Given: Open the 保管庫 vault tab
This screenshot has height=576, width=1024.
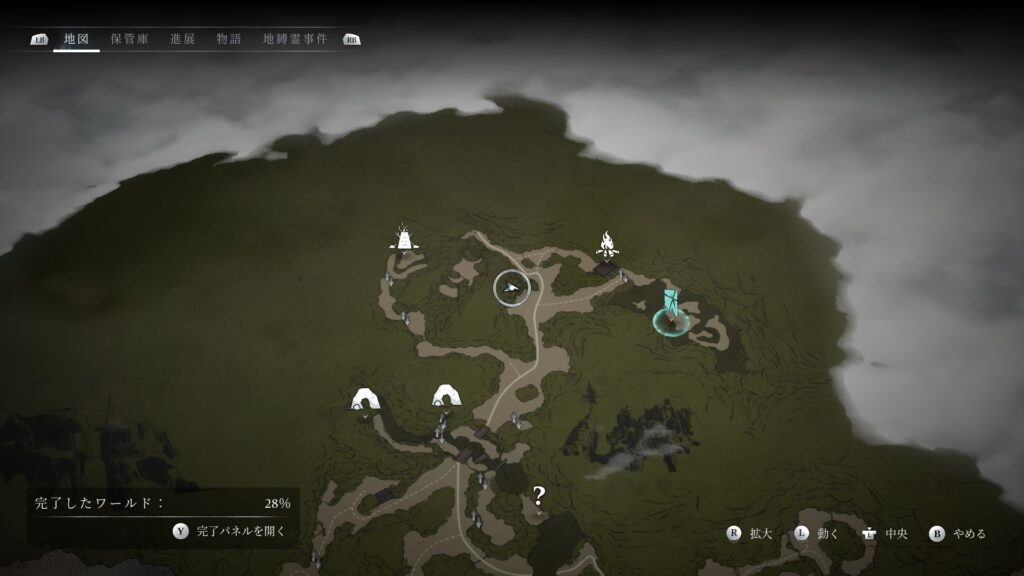Looking at the screenshot, I should click(x=130, y=39).
